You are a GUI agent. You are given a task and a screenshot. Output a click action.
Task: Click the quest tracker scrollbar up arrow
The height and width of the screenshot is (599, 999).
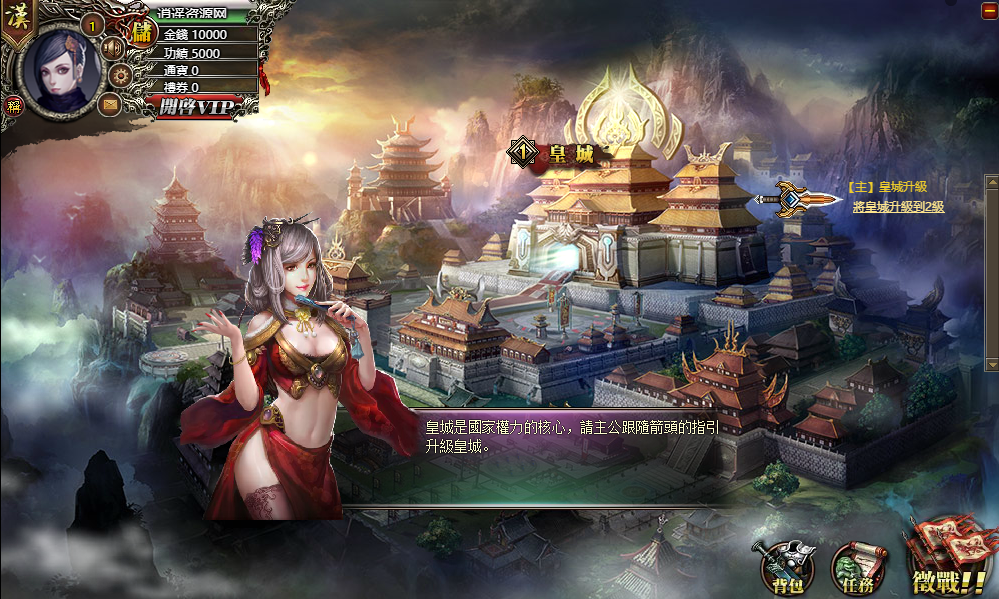tap(991, 181)
